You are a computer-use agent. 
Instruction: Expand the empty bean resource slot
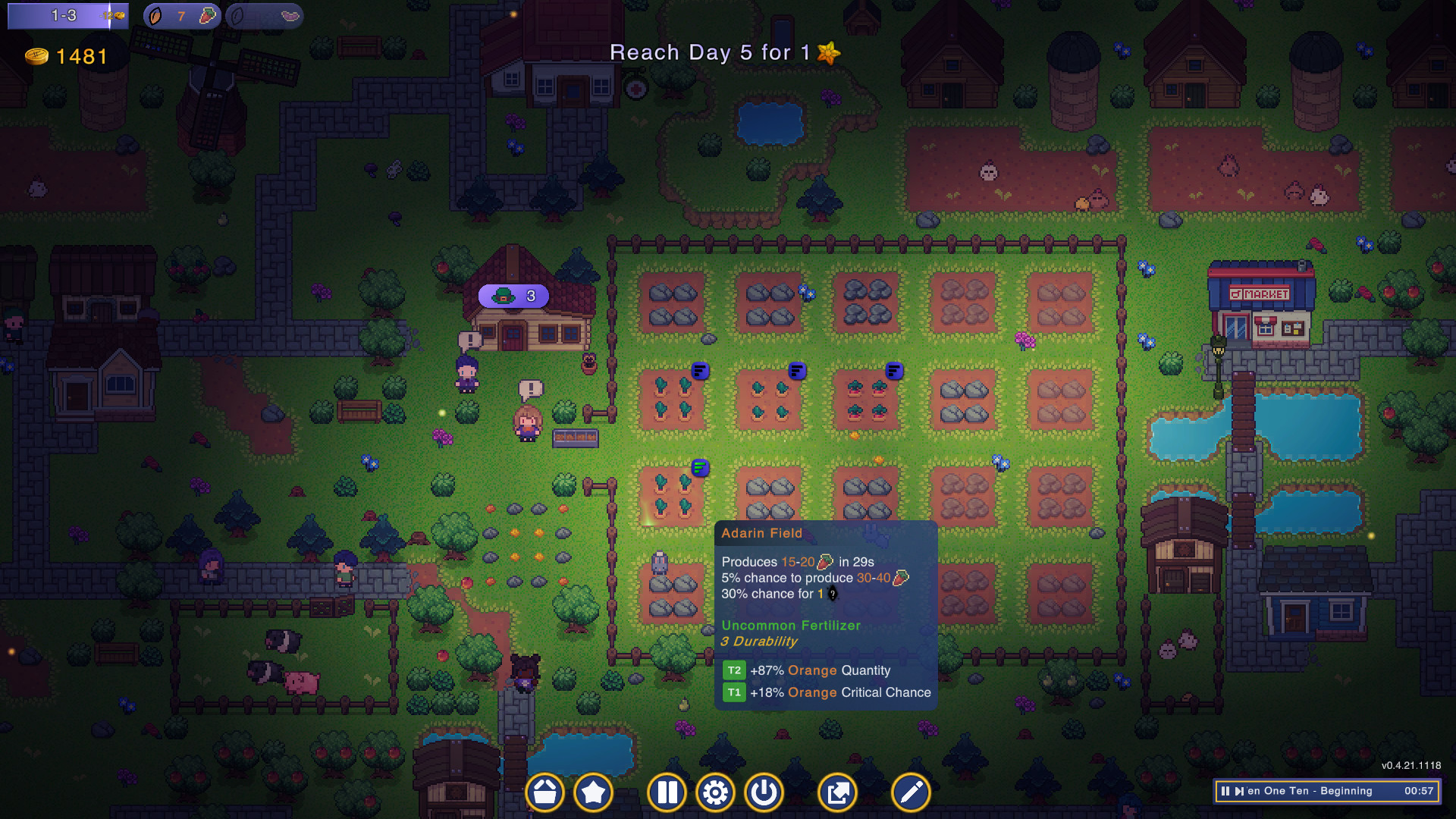[265, 15]
